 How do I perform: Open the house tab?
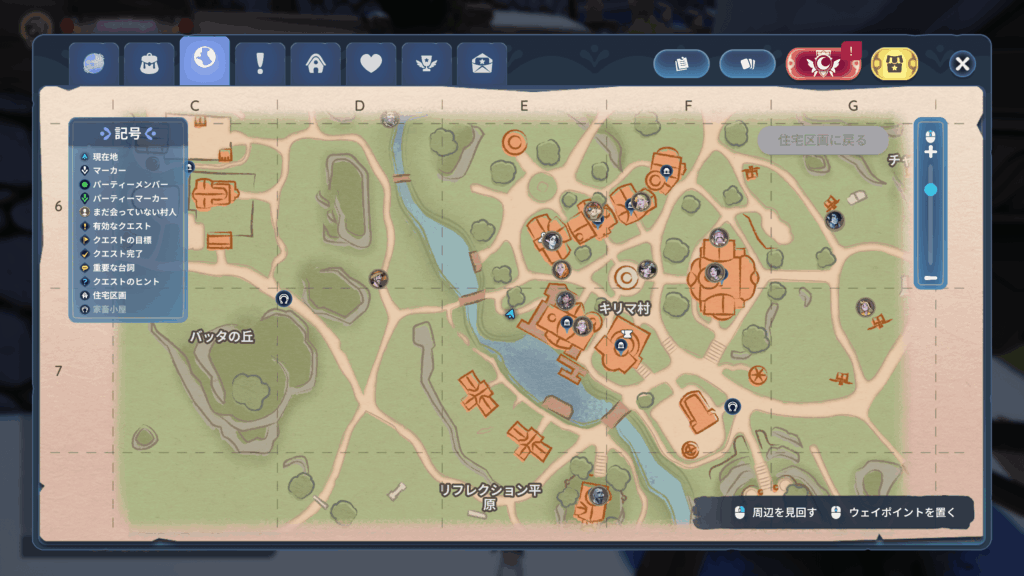(x=316, y=64)
